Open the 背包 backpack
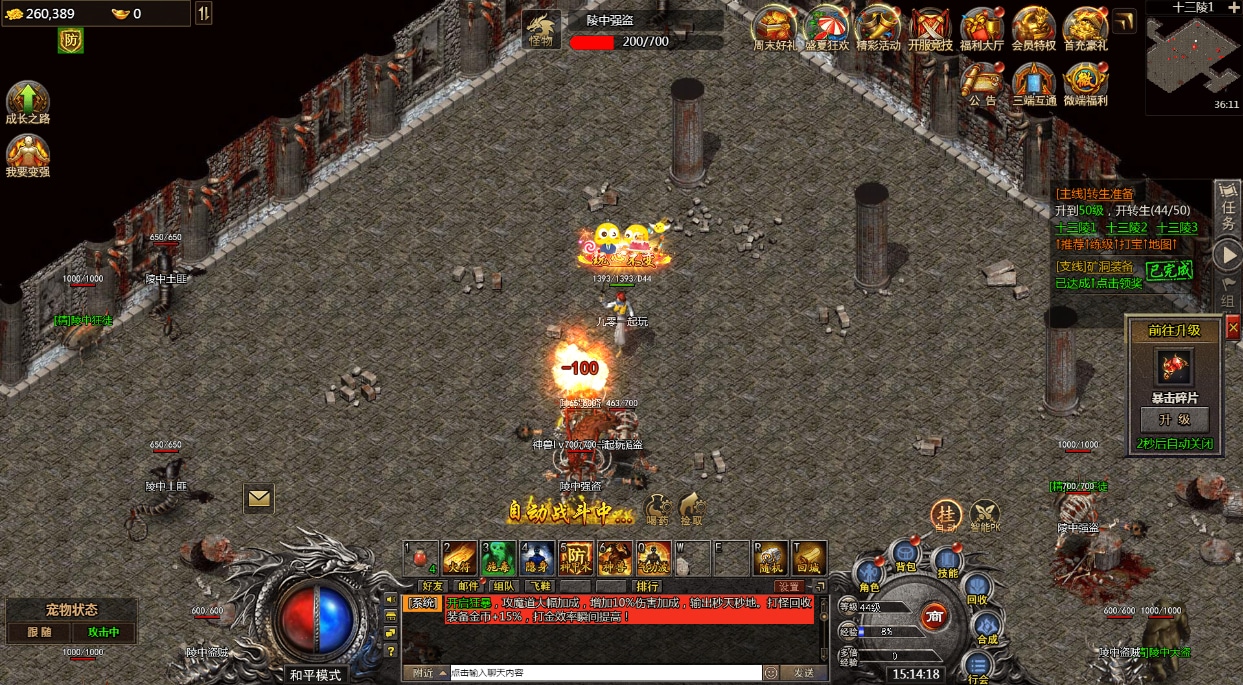The height and width of the screenshot is (685, 1243). (x=906, y=553)
